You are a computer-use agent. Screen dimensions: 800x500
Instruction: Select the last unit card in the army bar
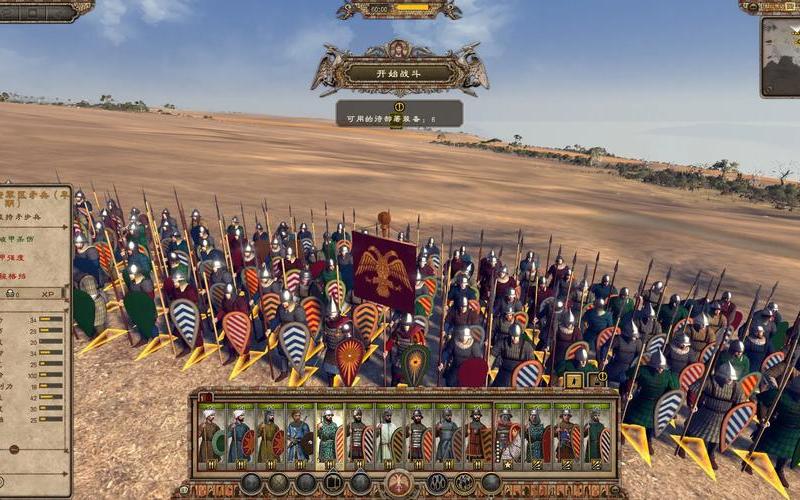tap(596, 436)
